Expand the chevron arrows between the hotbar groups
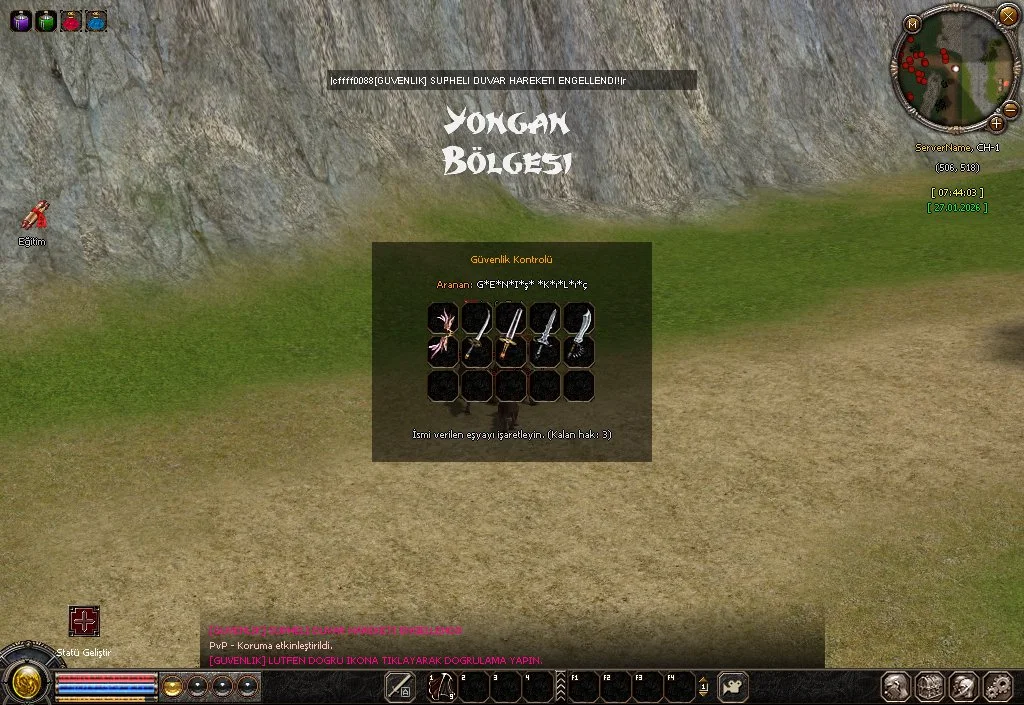 561,686
